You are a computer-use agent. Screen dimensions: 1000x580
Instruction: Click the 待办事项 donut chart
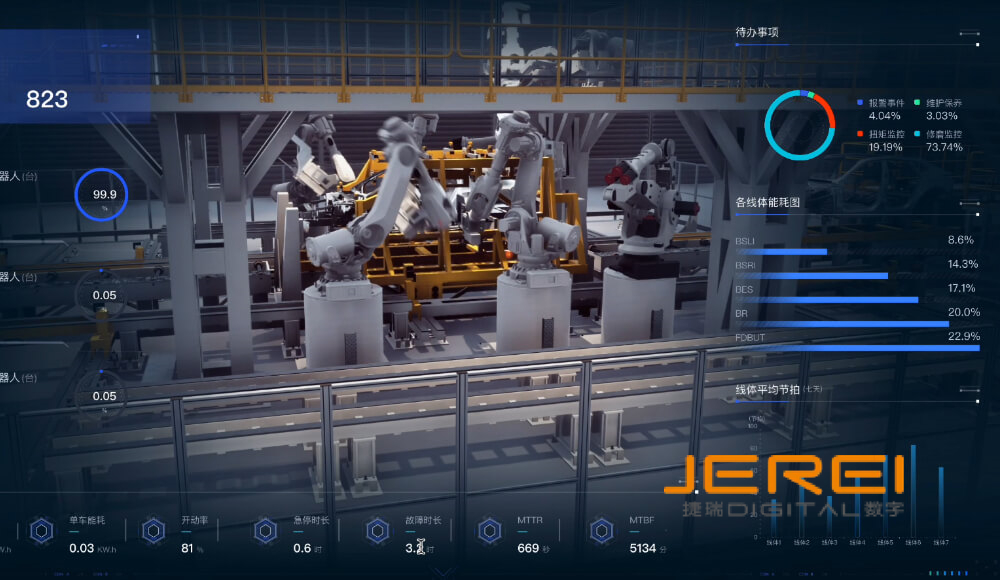coord(799,125)
